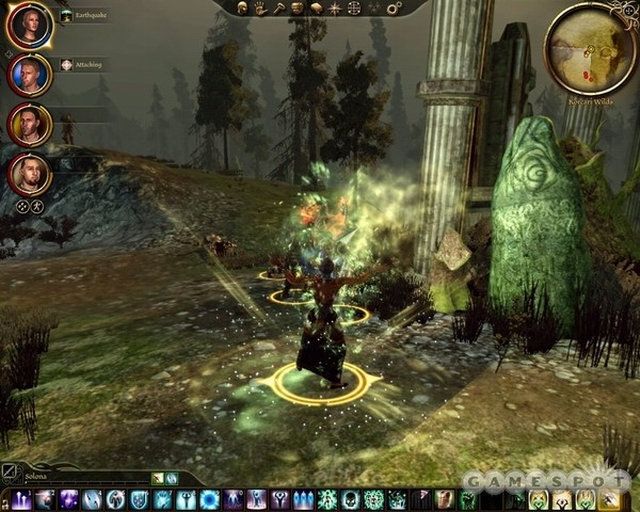
Task: Click the last golden quickbar slot
Action: tap(609, 499)
